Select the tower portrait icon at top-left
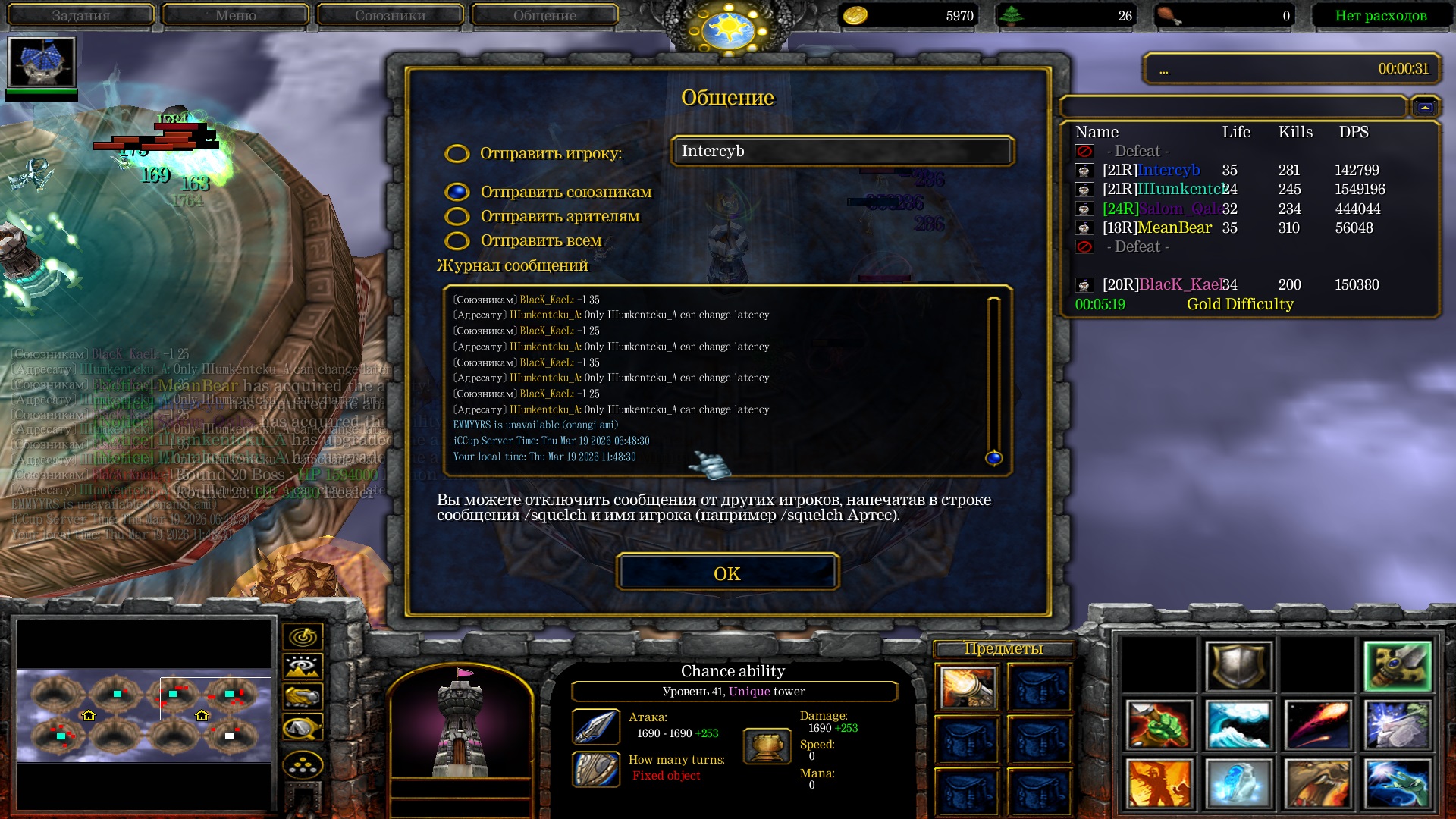Image resolution: width=1456 pixels, height=819 pixels. click(42, 62)
